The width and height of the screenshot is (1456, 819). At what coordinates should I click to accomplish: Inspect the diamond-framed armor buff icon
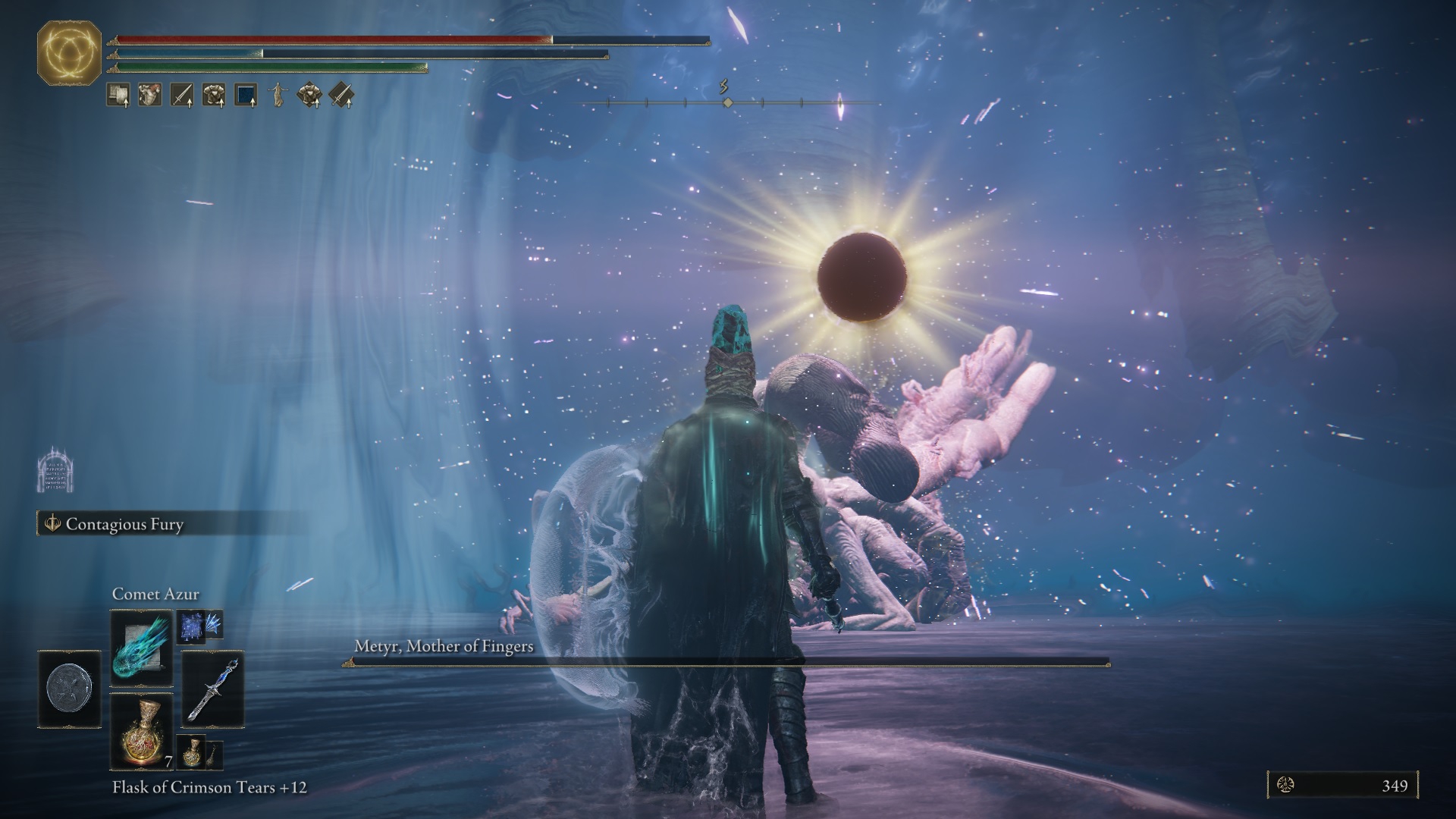pyautogui.click(x=309, y=95)
